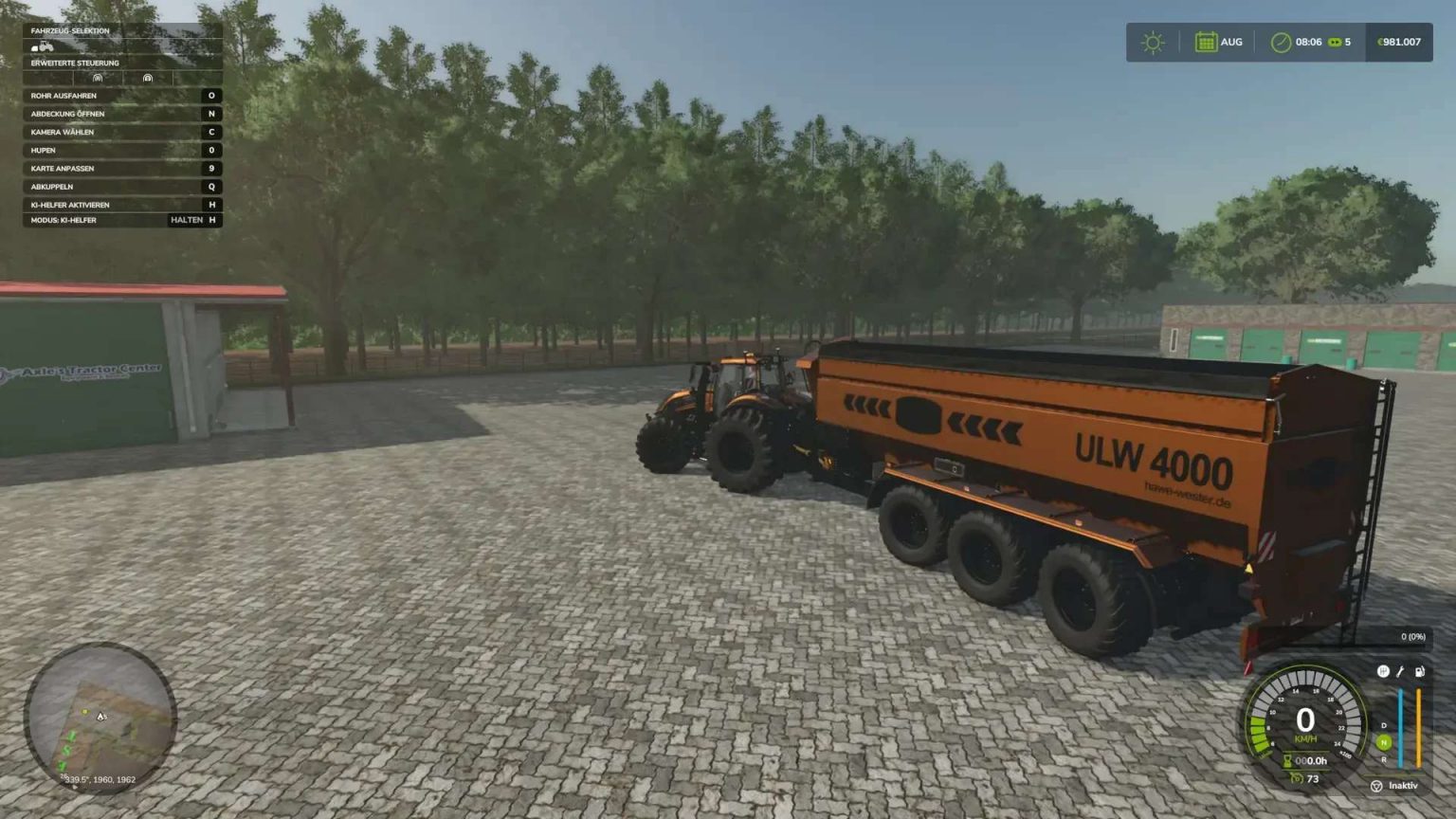Click the cruise control steering wheel icon
The image size is (1456, 819).
pyautogui.click(x=1376, y=786)
